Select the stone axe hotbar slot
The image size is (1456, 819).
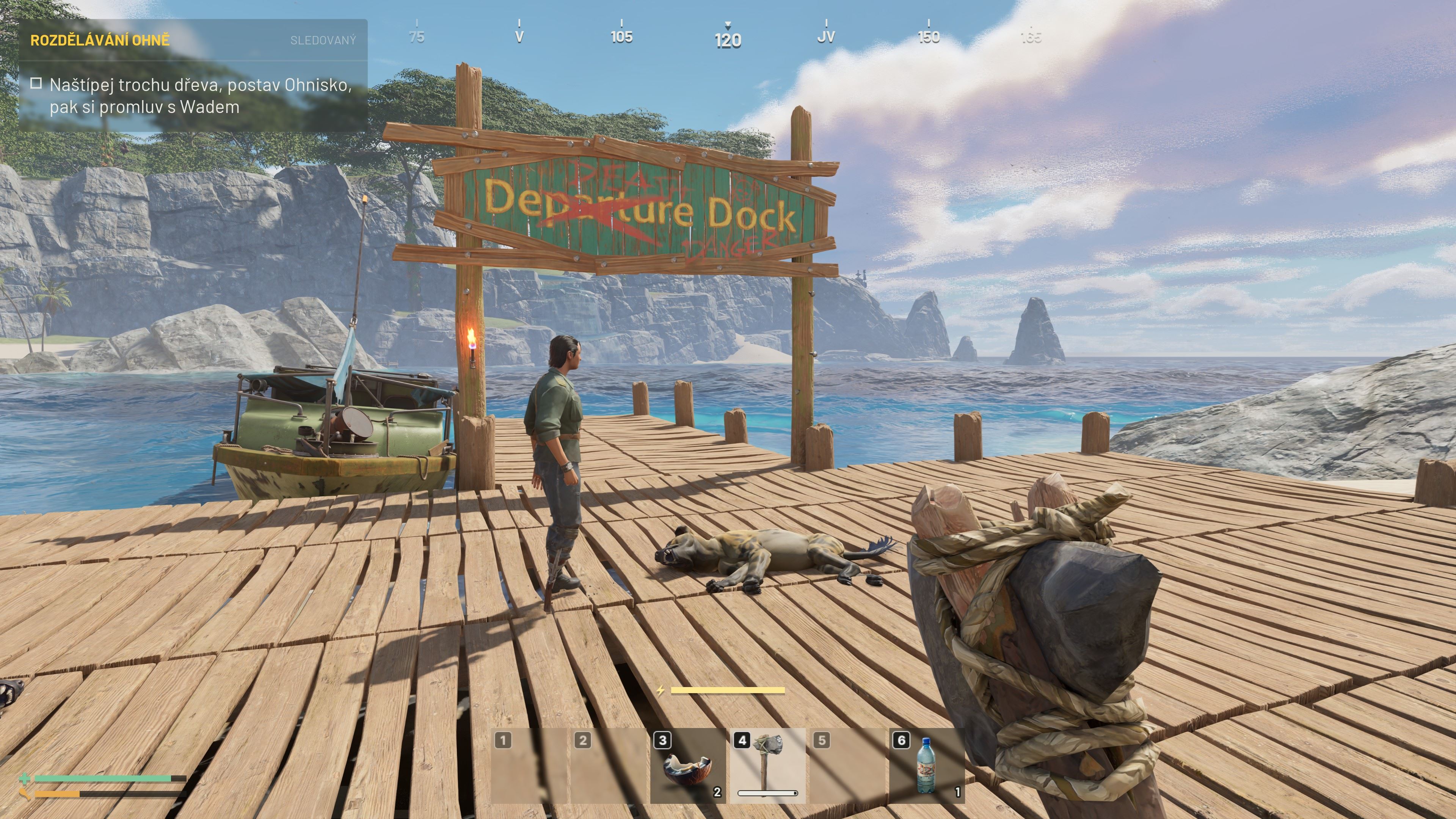(767, 766)
